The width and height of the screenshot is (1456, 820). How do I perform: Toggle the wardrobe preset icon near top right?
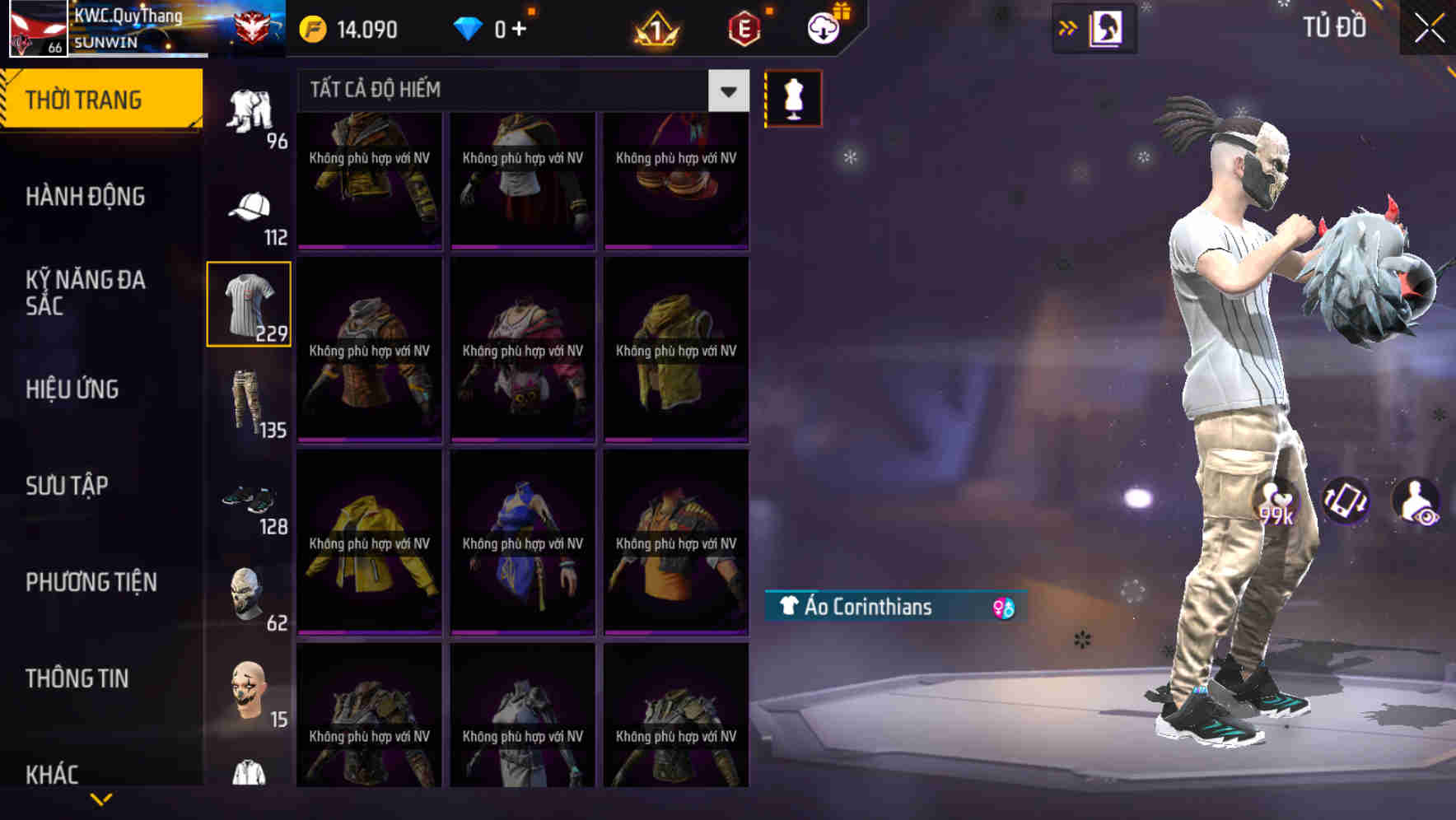click(x=1104, y=28)
